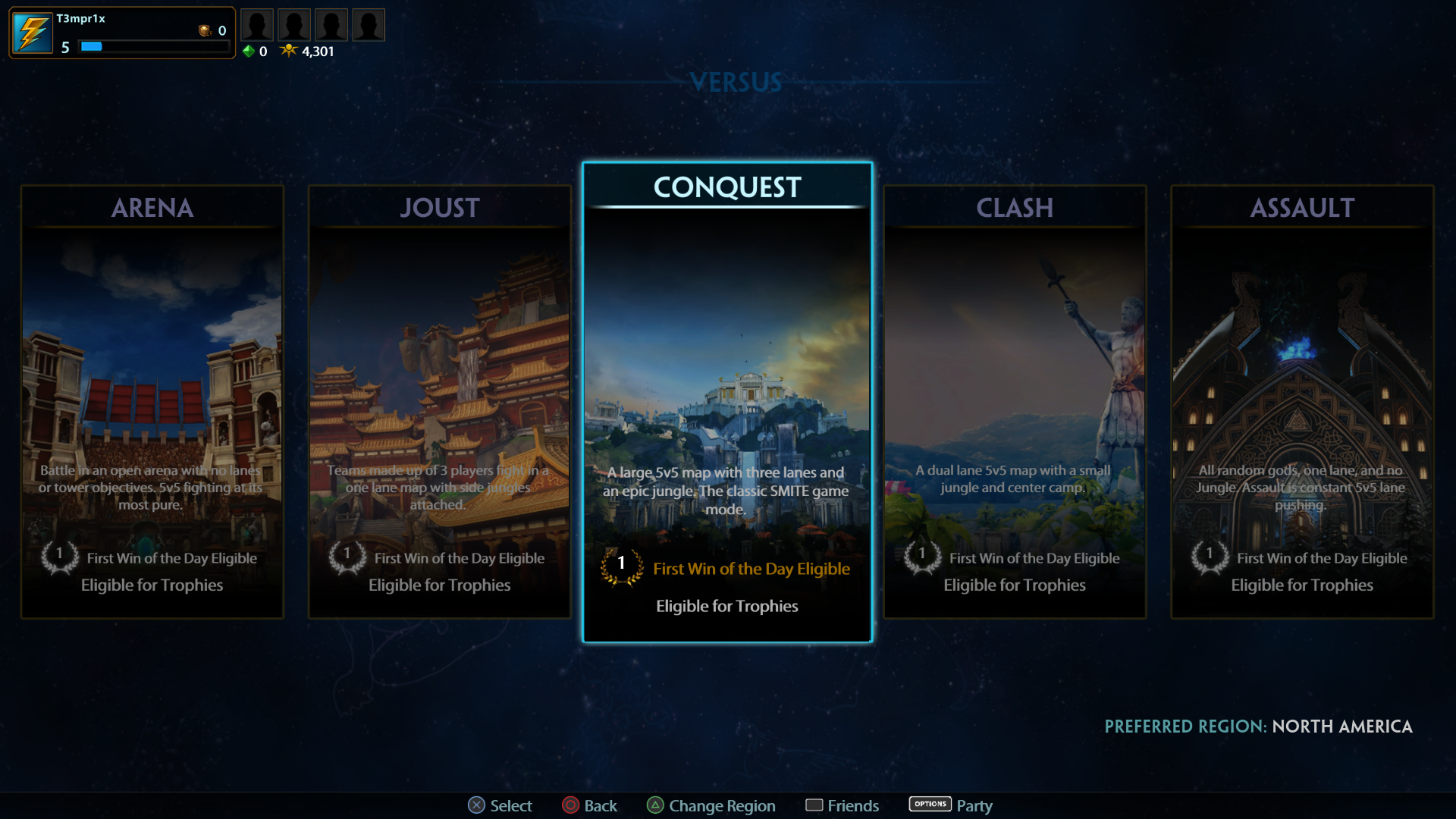Click the golden favor icon next to 4,301
The height and width of the screenshot is (819, 1456).
click(x=287, y=51)
